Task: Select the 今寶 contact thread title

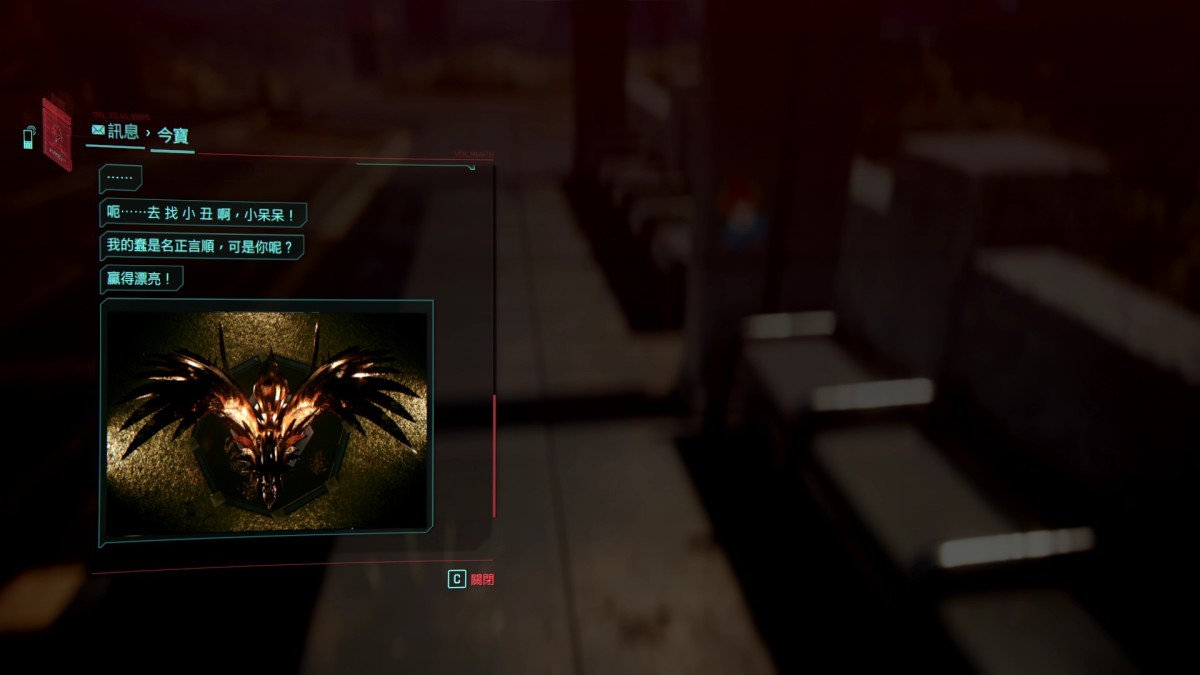Action: point(173,135)
